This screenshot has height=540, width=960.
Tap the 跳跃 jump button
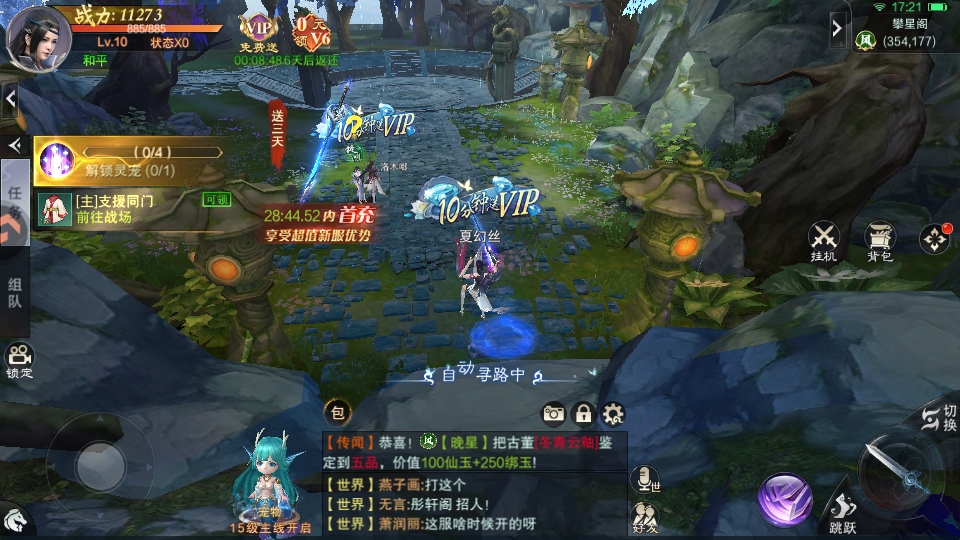(843, 512)
